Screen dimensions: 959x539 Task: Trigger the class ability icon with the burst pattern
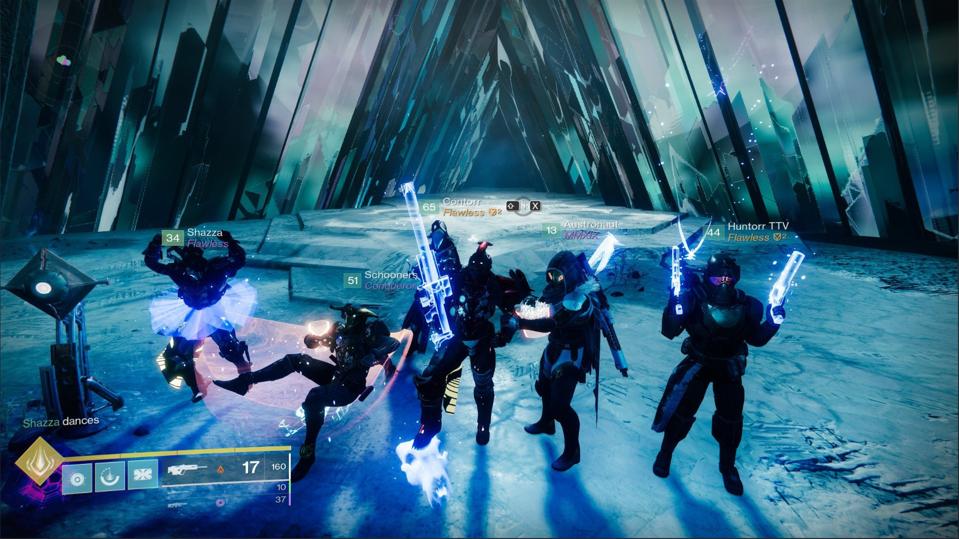click(x=142, y=477)
